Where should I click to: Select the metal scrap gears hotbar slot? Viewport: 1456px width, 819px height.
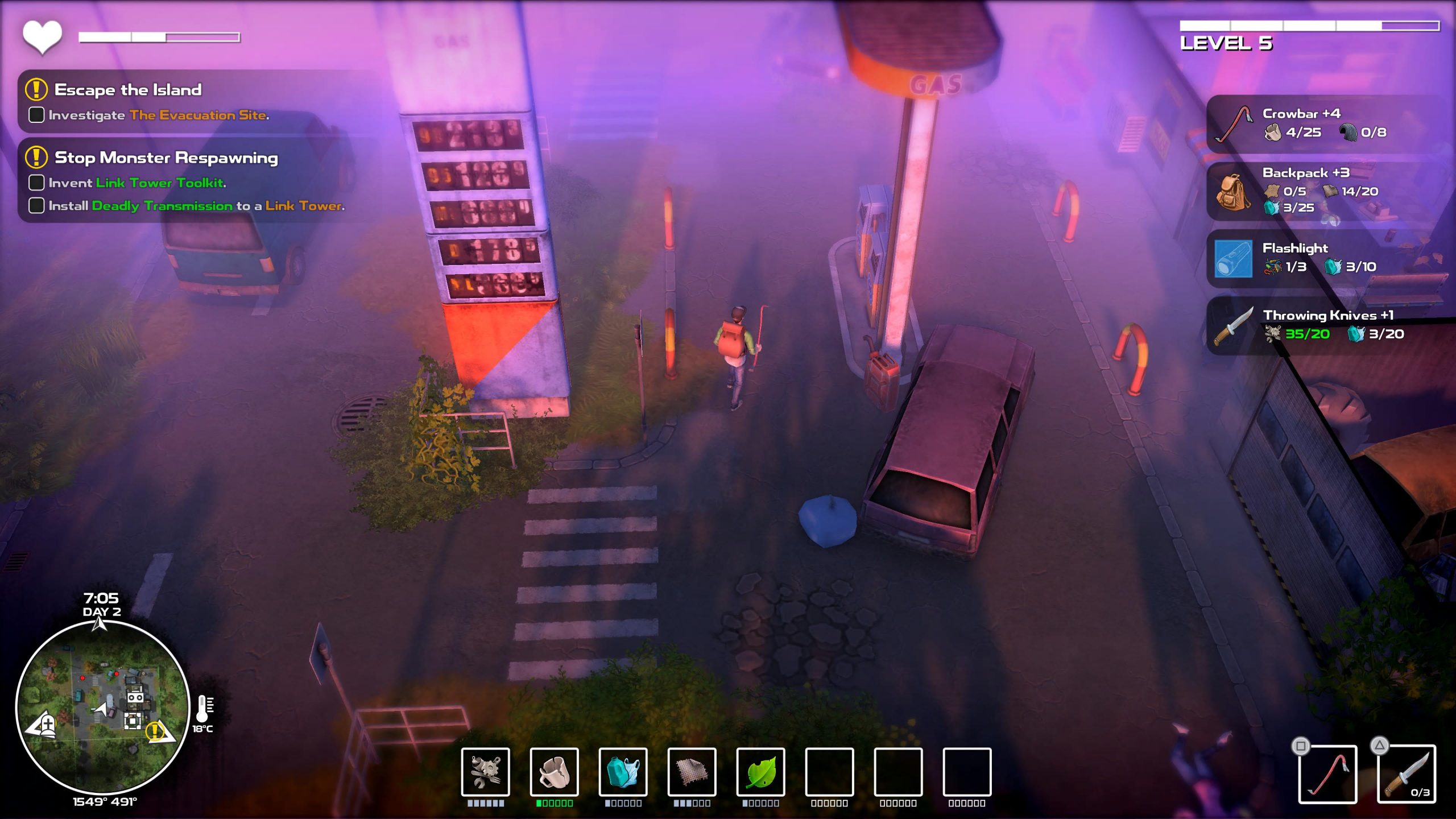coord(485,772)
